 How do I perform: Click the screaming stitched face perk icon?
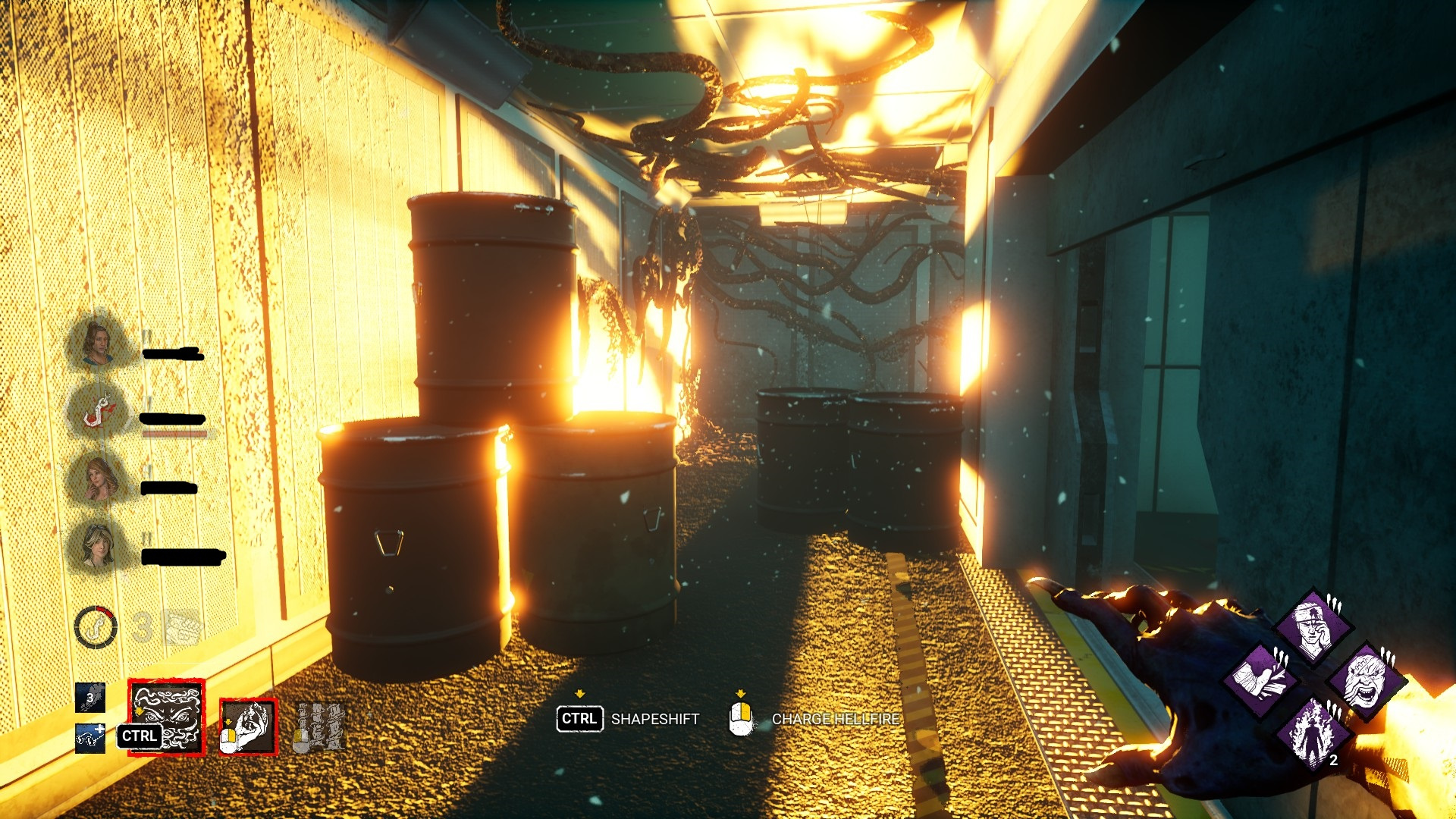pos(1365,679)
